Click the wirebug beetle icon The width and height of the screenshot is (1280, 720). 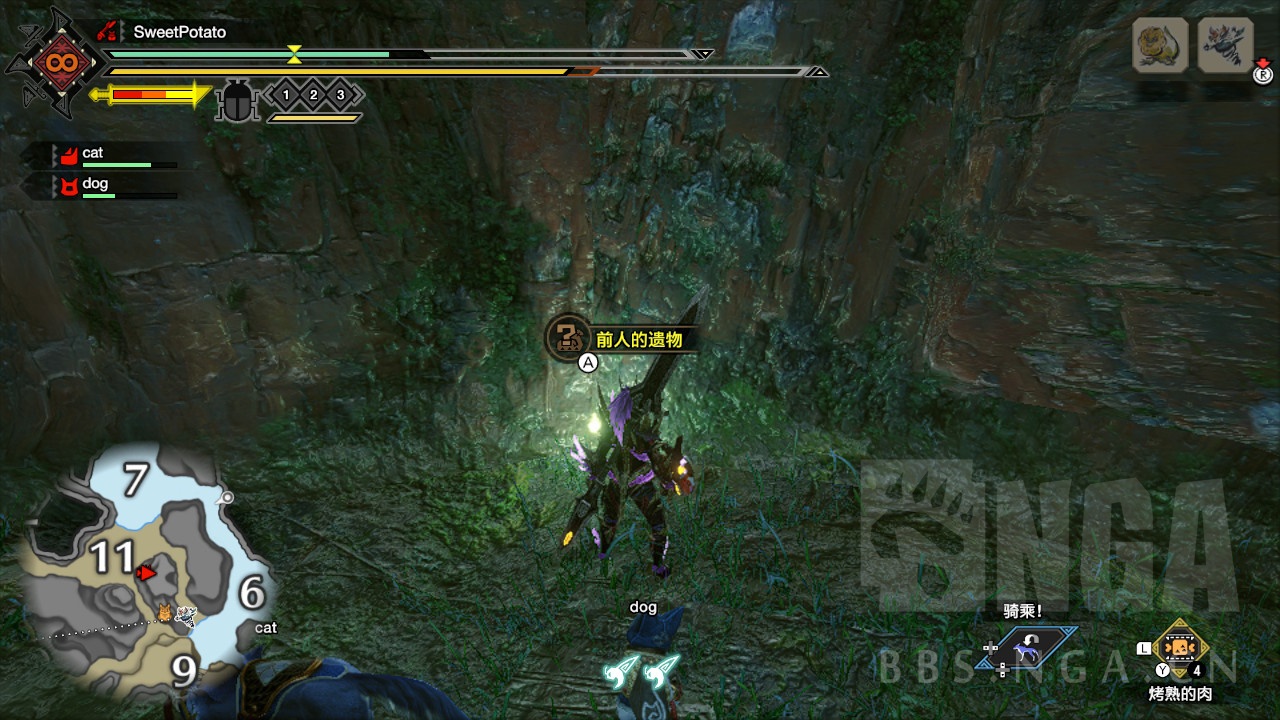coord(238,99)
